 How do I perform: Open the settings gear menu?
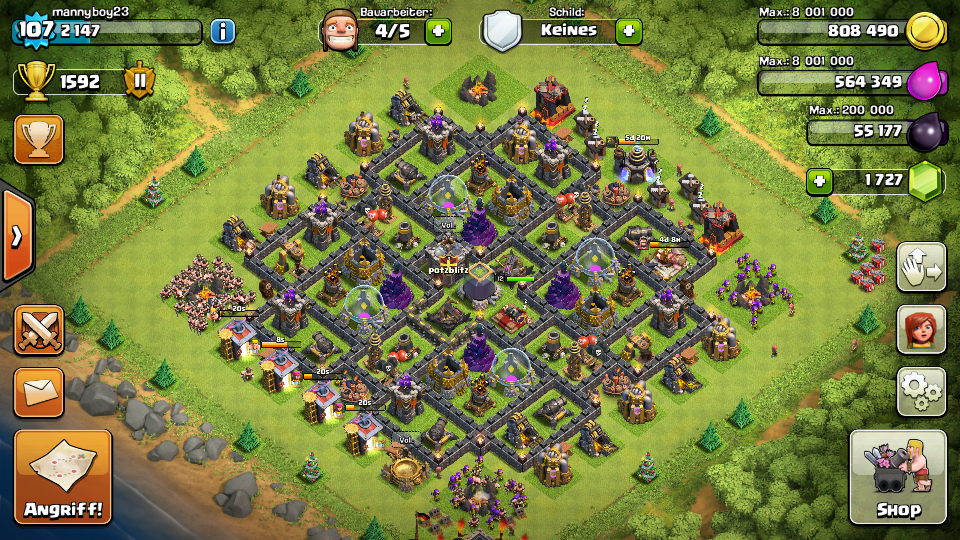point(921,391)
